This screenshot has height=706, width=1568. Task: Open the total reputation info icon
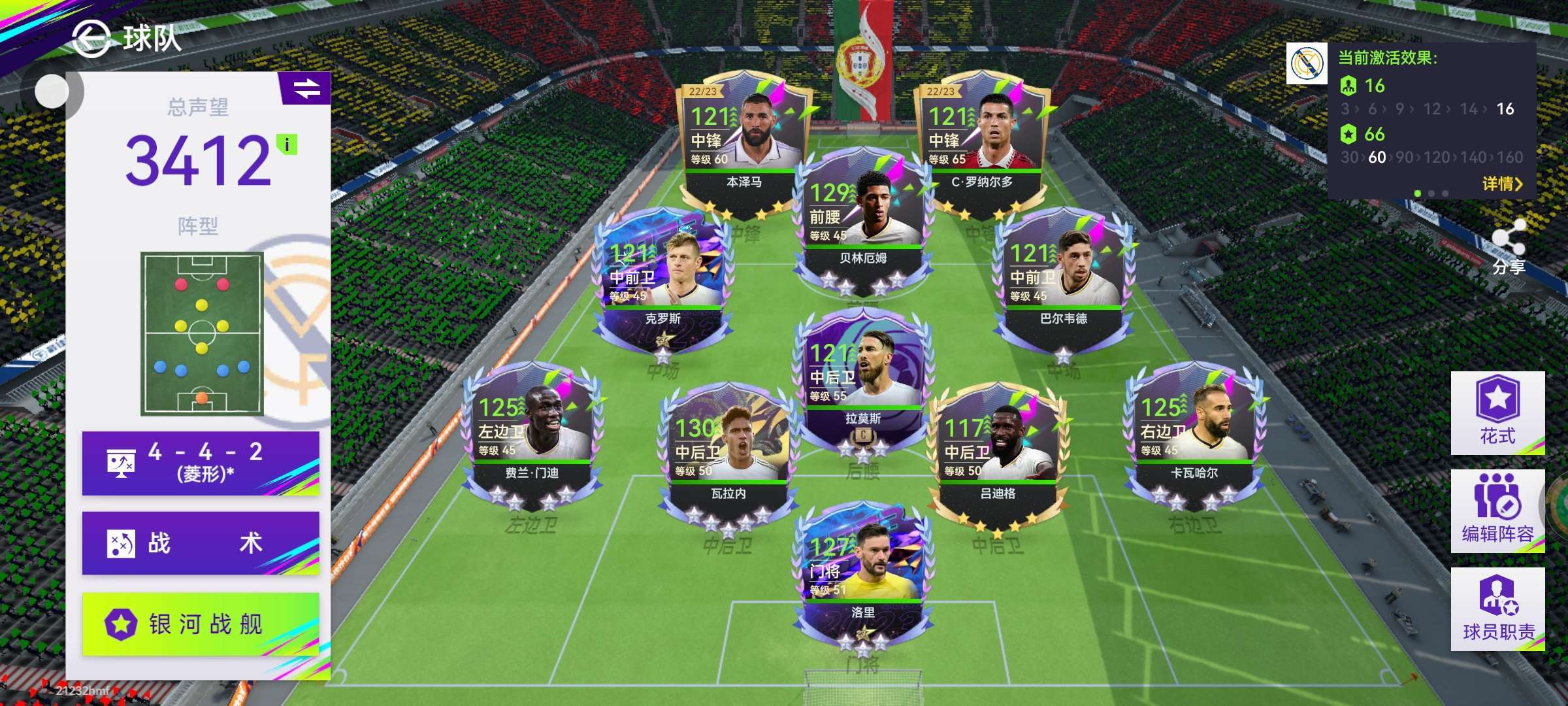[x=287, y=144]
